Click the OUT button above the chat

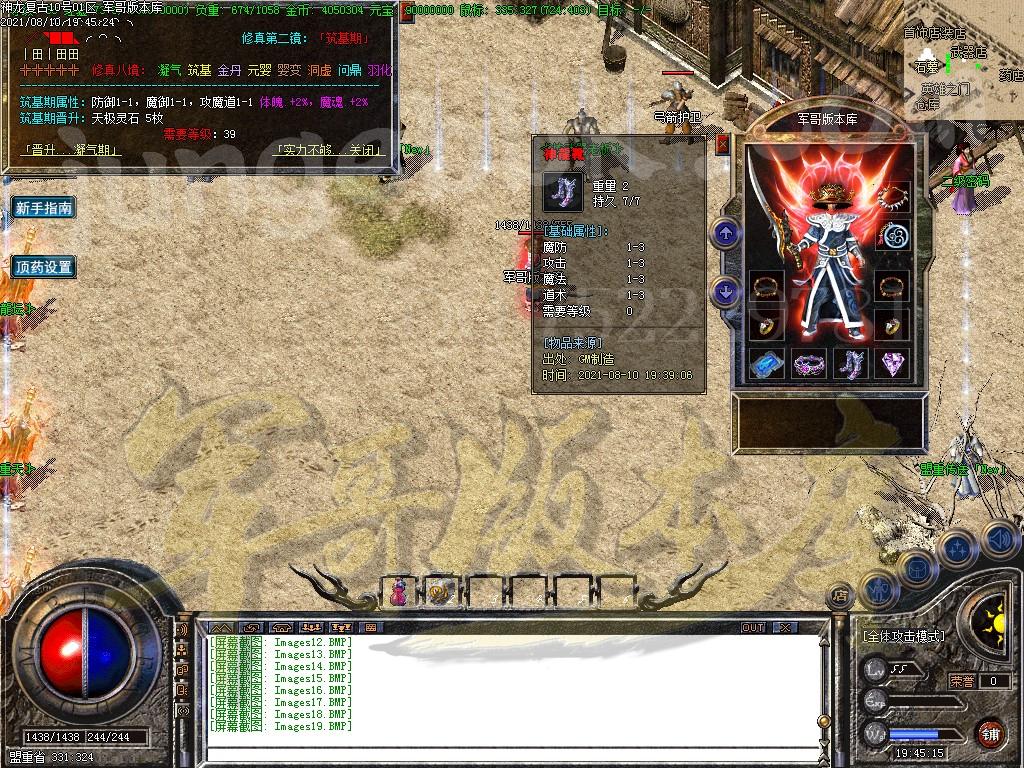click(x=753, y=627)
